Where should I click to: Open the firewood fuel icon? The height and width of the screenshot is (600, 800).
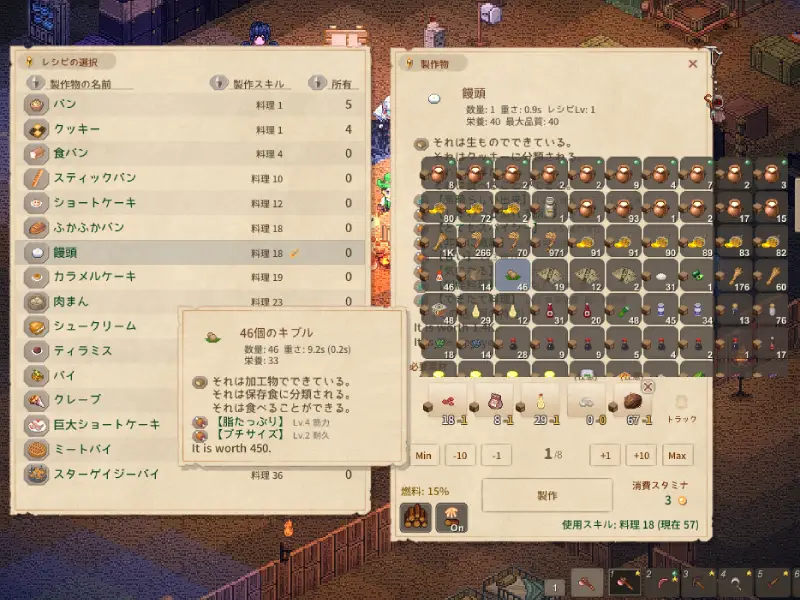tap(416, 517)
